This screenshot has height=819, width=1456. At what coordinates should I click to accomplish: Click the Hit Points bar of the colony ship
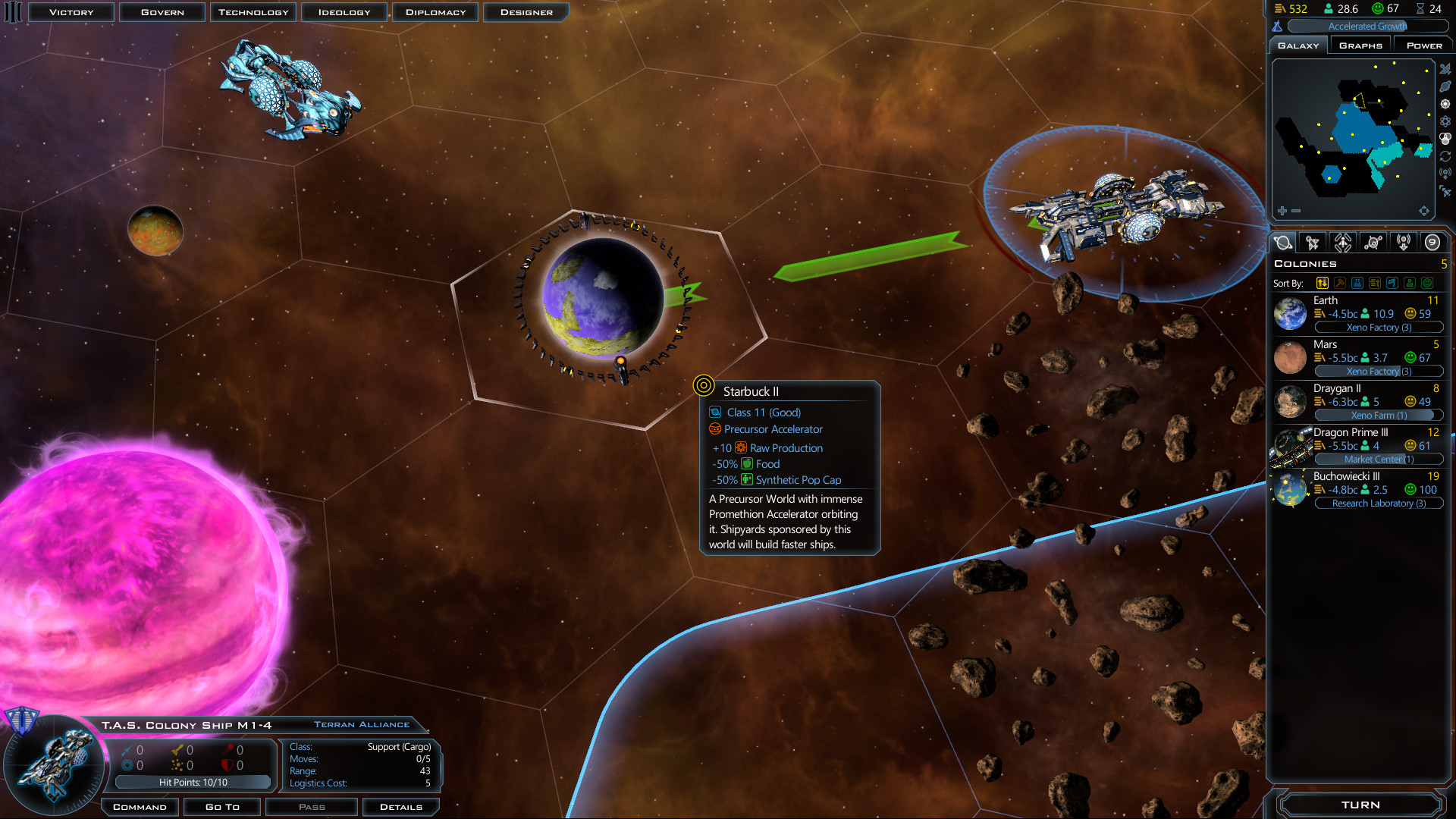[193, 782]
